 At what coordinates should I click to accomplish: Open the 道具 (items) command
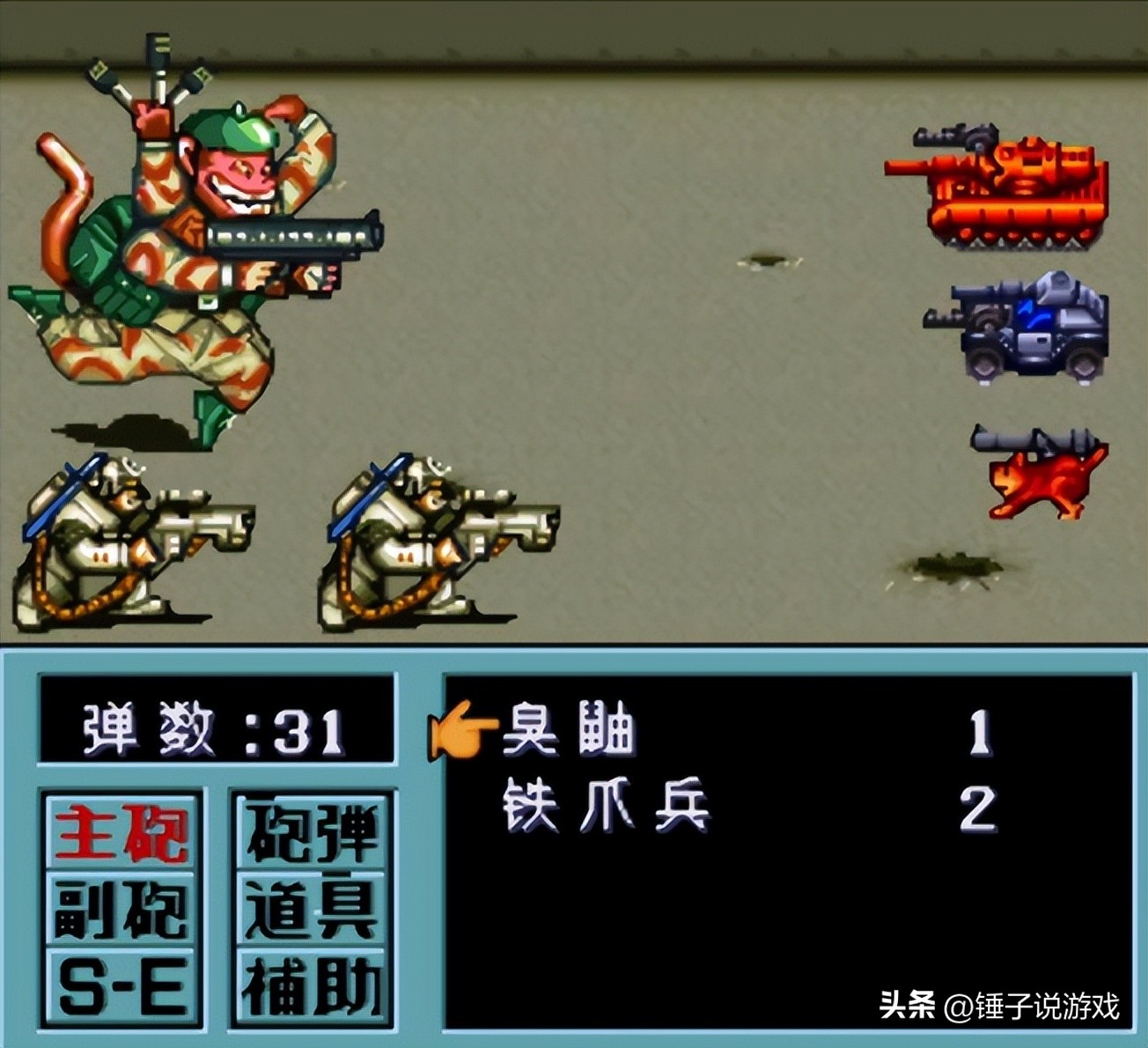point(313,907)
